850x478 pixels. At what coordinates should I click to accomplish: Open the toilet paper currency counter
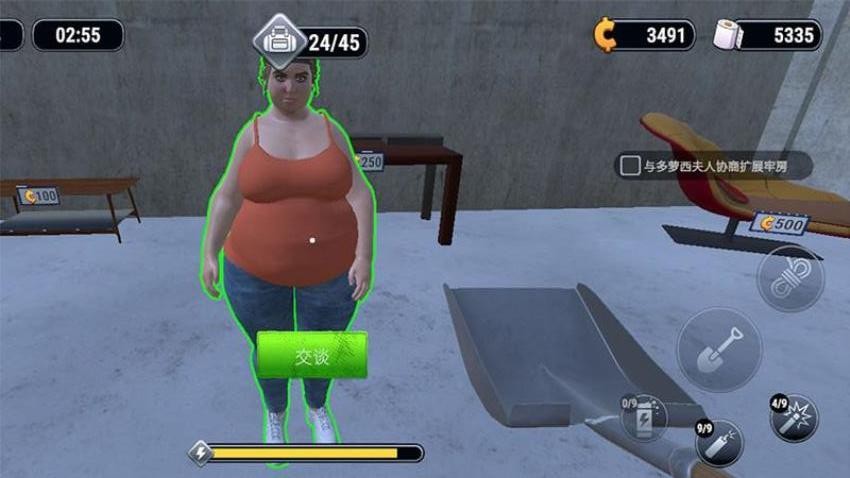(768, 36)
